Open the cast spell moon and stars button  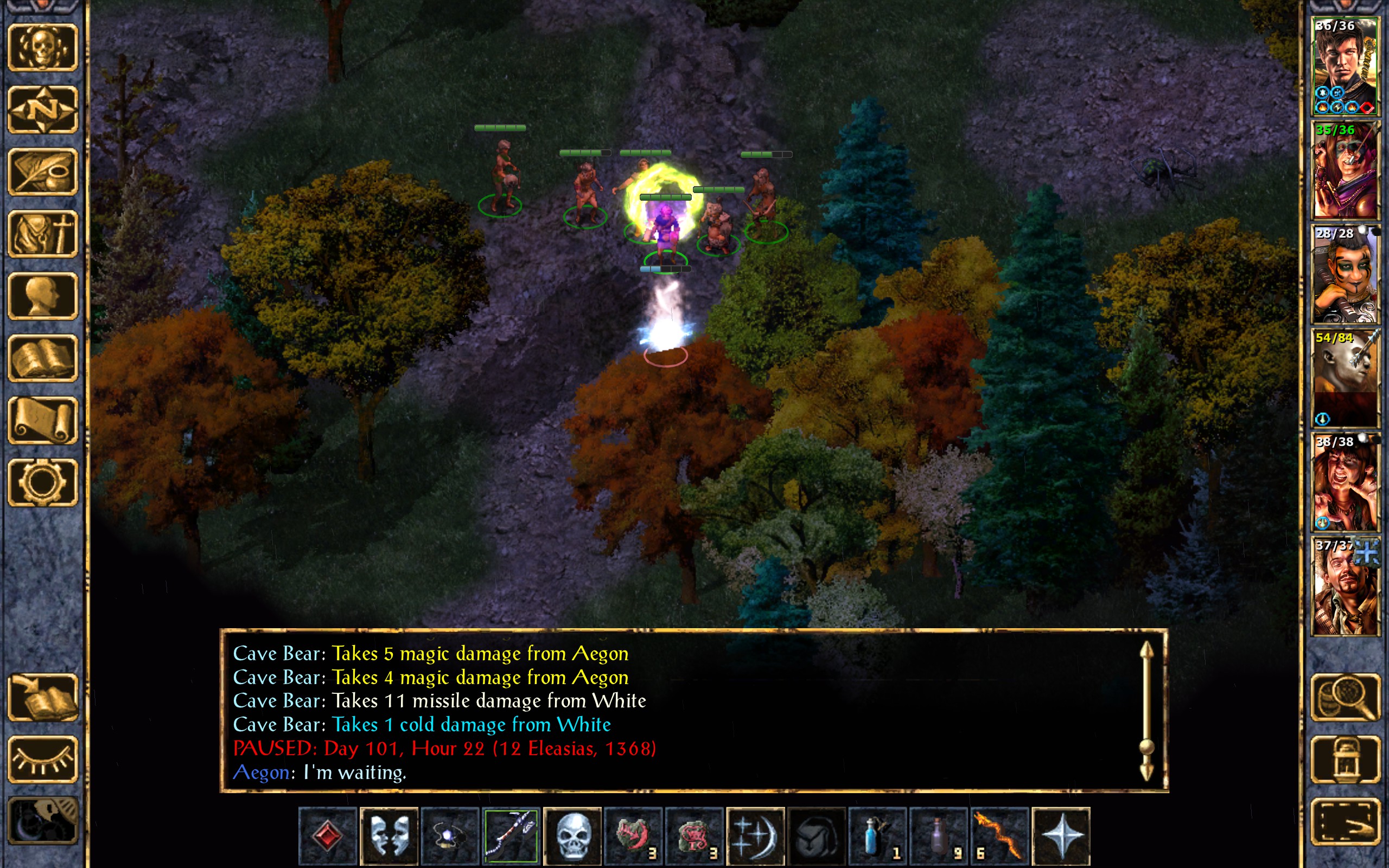[755, 836]
